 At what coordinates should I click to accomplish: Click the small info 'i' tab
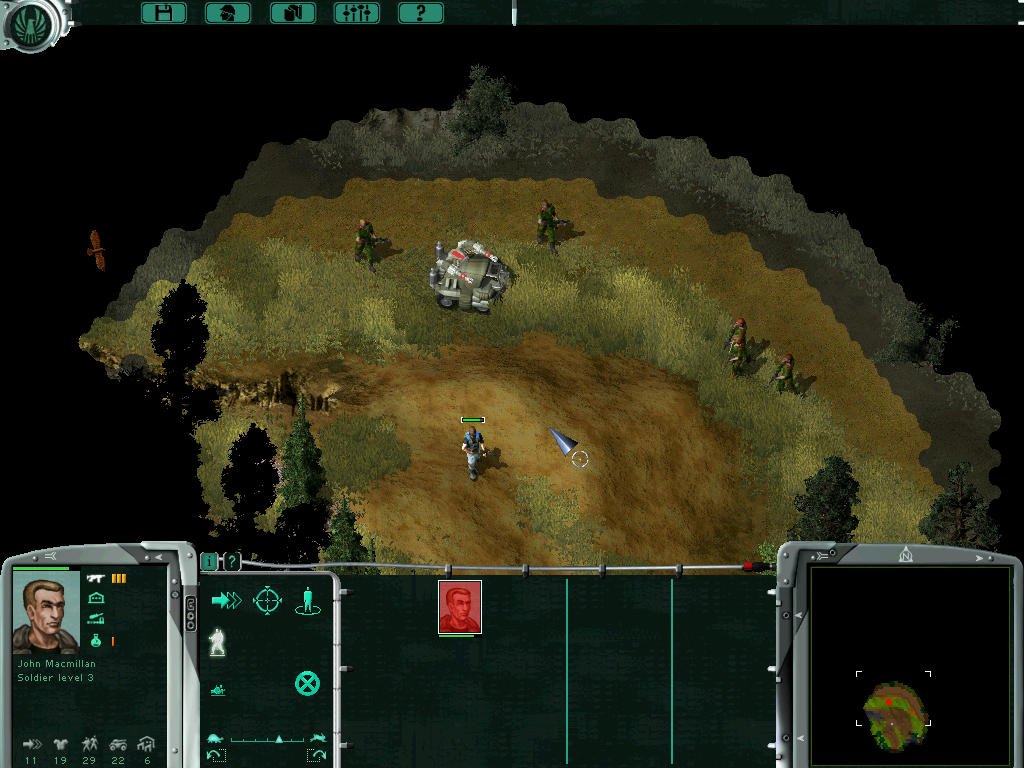pos(209,562)
